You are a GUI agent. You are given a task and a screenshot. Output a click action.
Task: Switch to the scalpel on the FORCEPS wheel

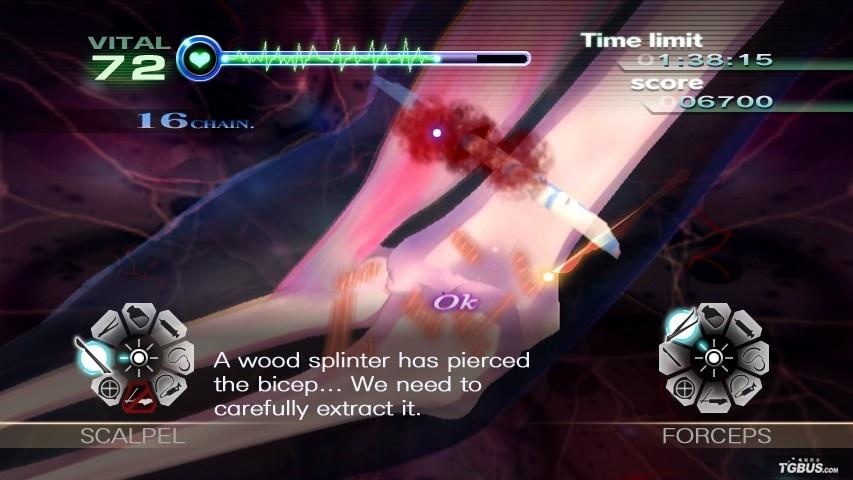click(x=673, y=357)
